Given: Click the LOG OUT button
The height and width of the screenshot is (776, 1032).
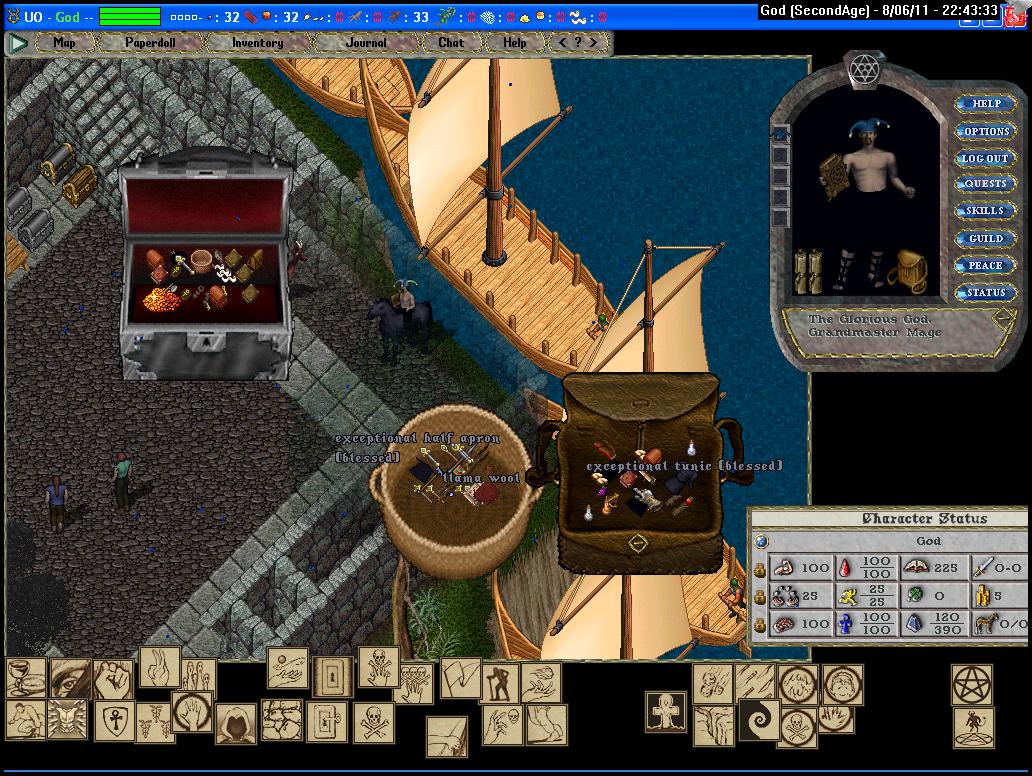Looking at the screenshot, I should pyautogui.click(x=986, y=158).
